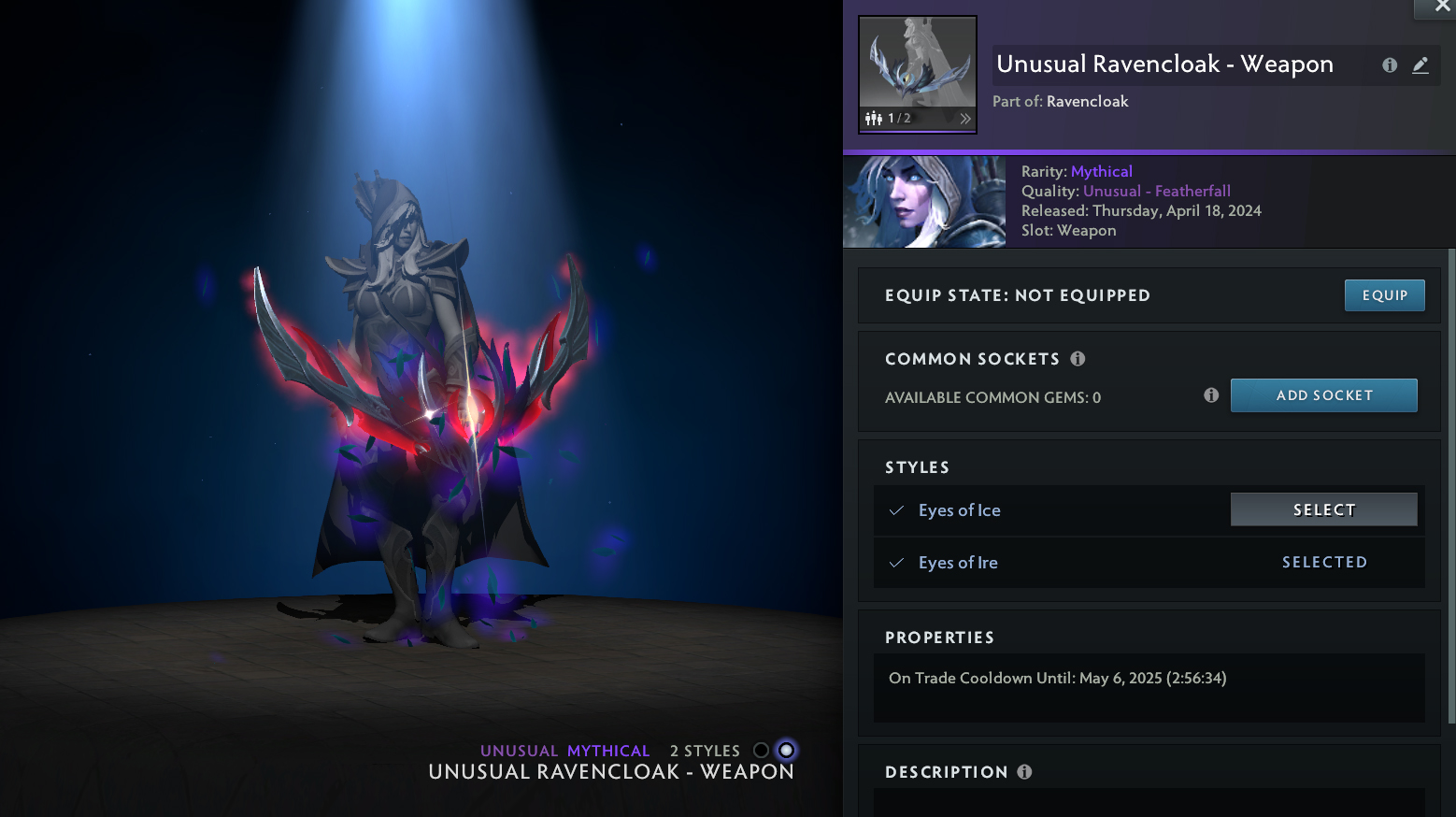Click the Ravencloak set thumbnail
This screenshot has height=817, width=1456.
click(x=917, y=64)
